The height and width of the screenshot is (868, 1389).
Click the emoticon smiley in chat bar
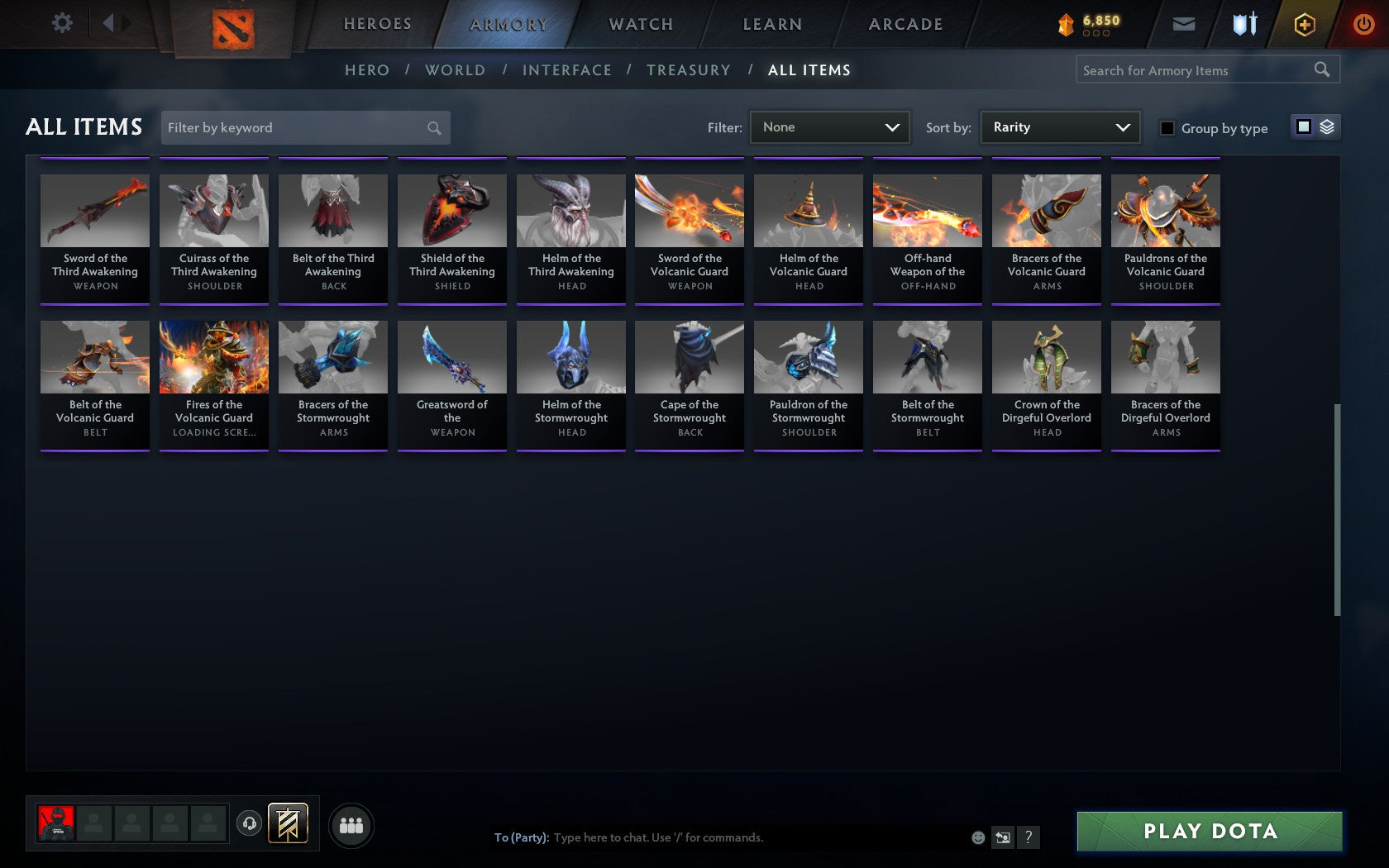pyautogui.click(x=978, y=837)
